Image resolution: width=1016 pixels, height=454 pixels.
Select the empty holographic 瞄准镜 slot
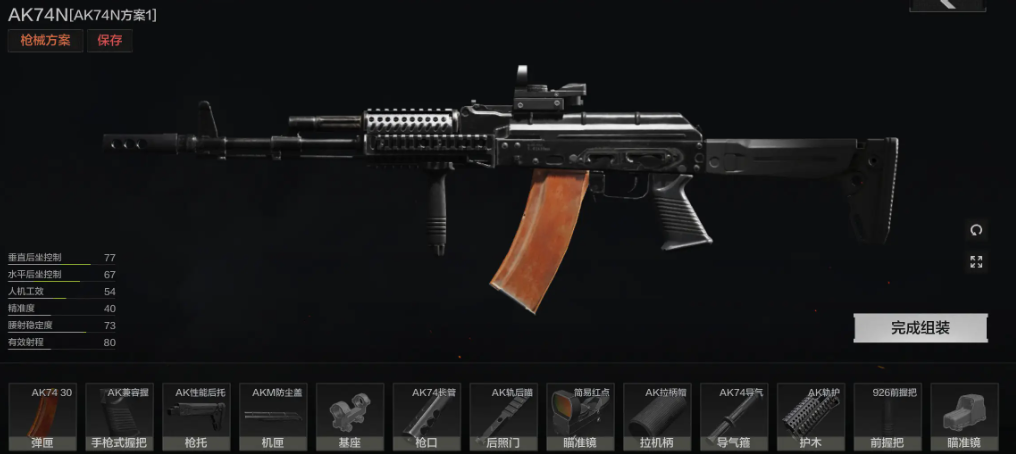(x=965, y=417)
